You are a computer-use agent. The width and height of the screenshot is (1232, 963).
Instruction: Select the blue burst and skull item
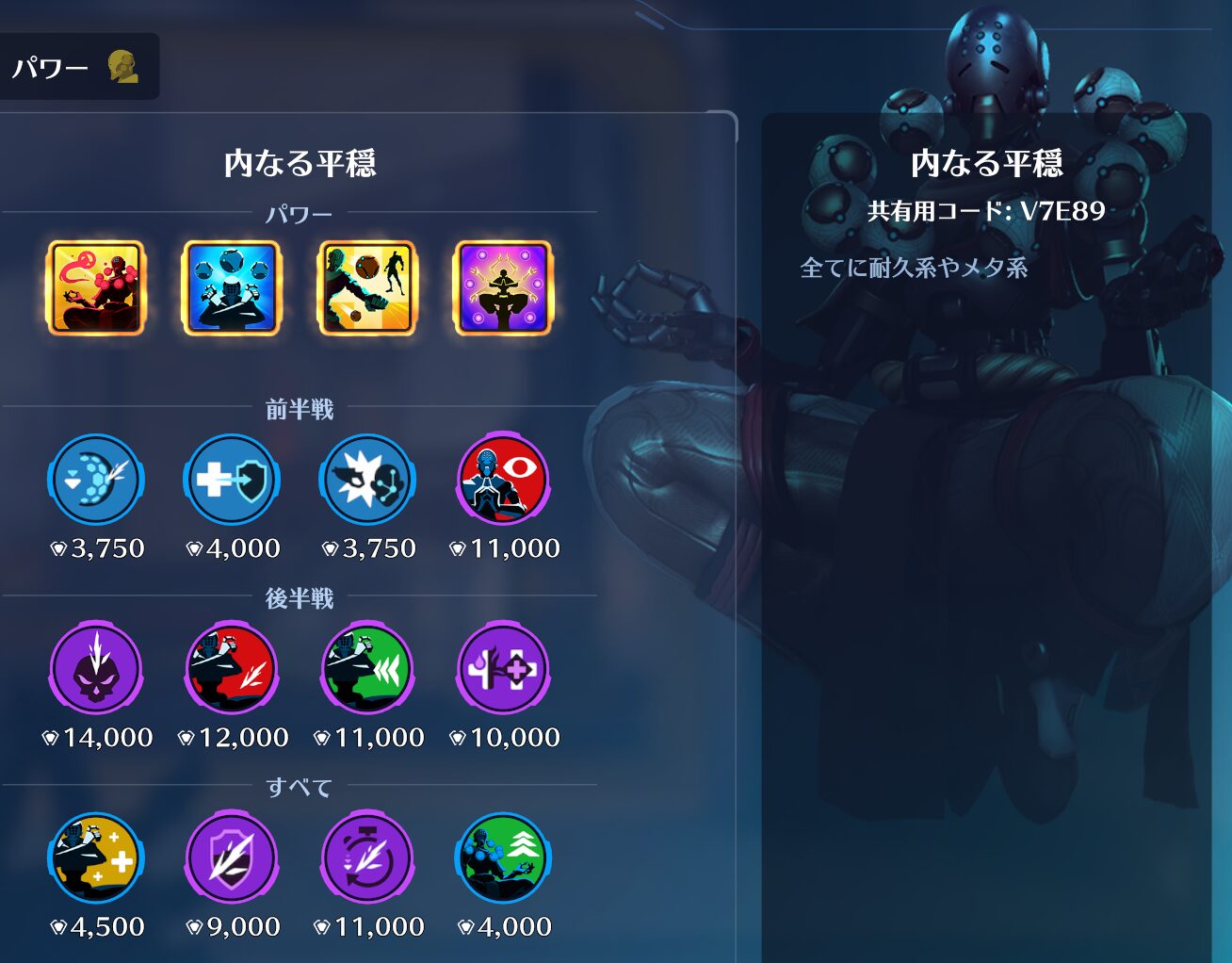367,480
